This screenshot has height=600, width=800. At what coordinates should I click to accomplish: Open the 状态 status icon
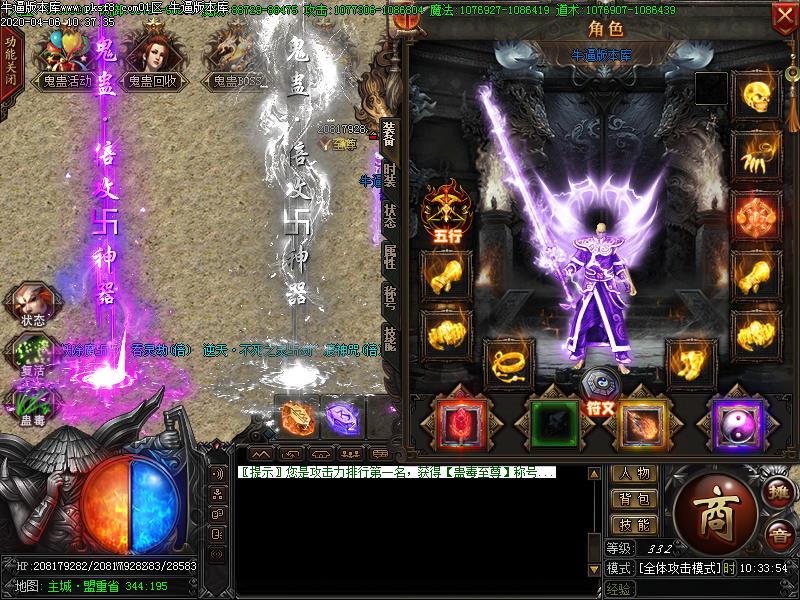(x=33, y=305)
